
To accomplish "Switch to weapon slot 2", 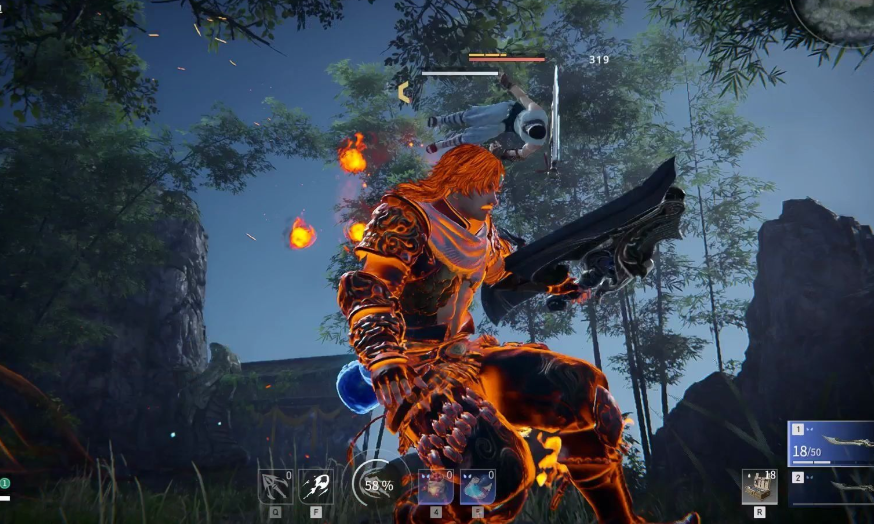I will [832, 486].
